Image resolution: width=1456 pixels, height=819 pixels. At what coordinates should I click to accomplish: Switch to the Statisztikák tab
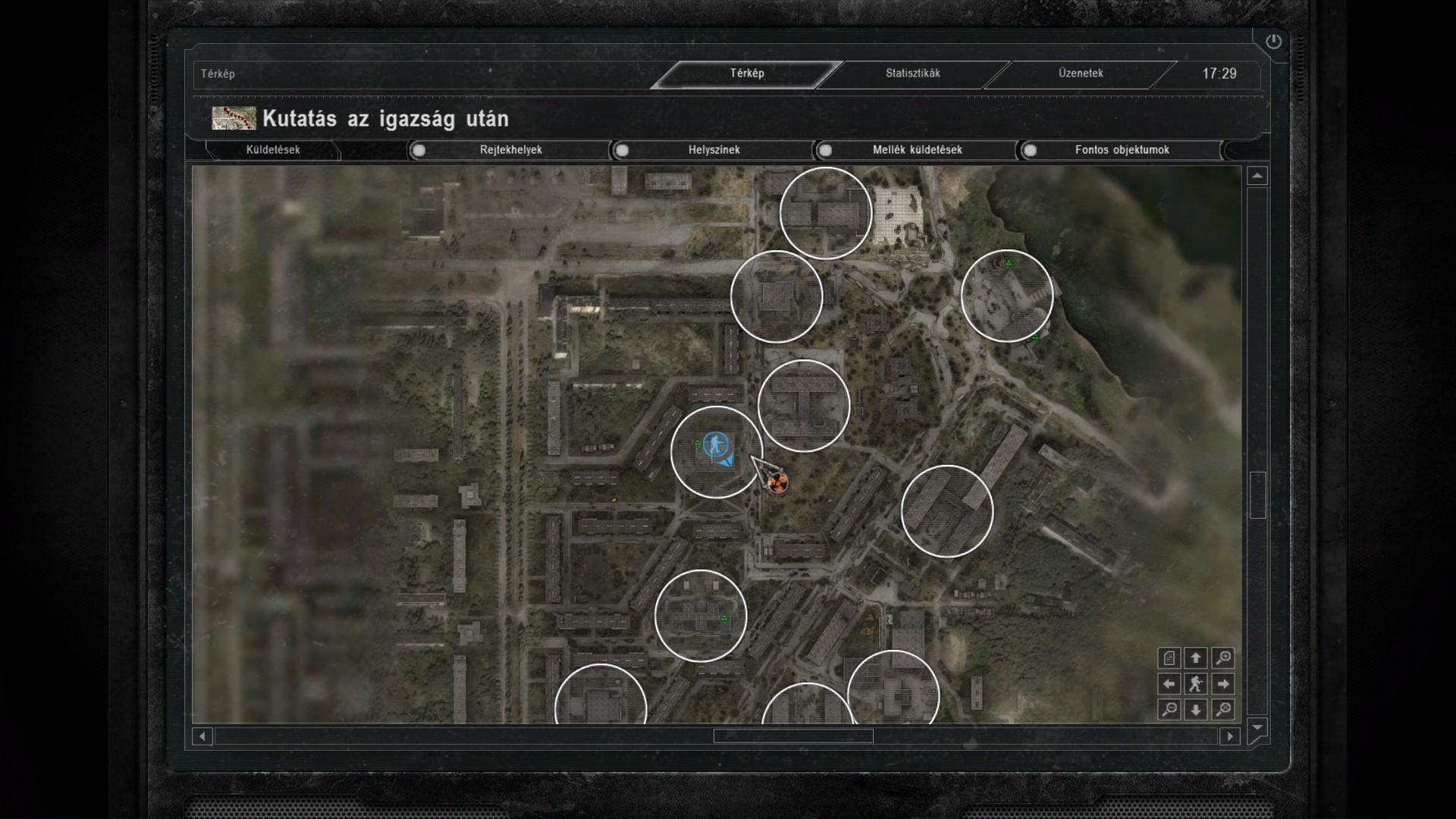tap(912, 74)
